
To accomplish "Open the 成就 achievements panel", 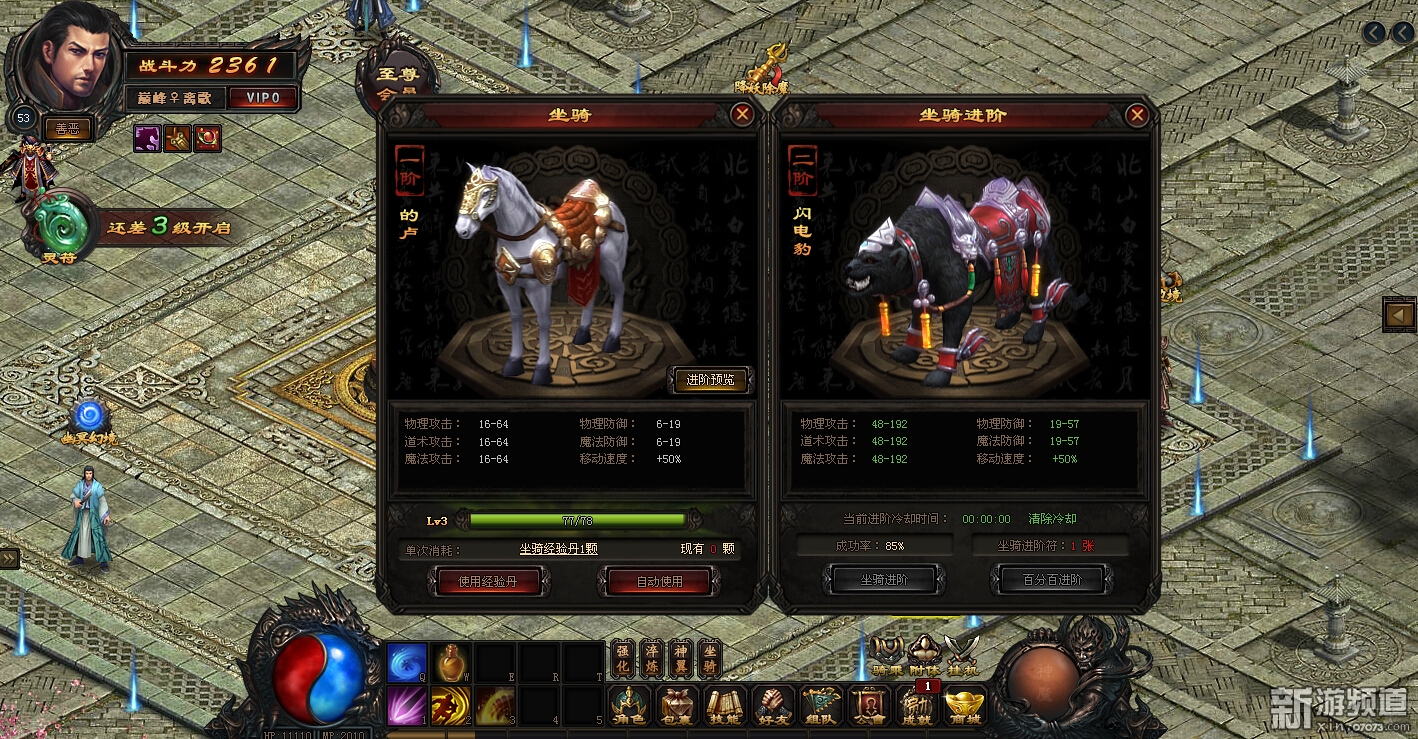I will (x=917, y=706).
